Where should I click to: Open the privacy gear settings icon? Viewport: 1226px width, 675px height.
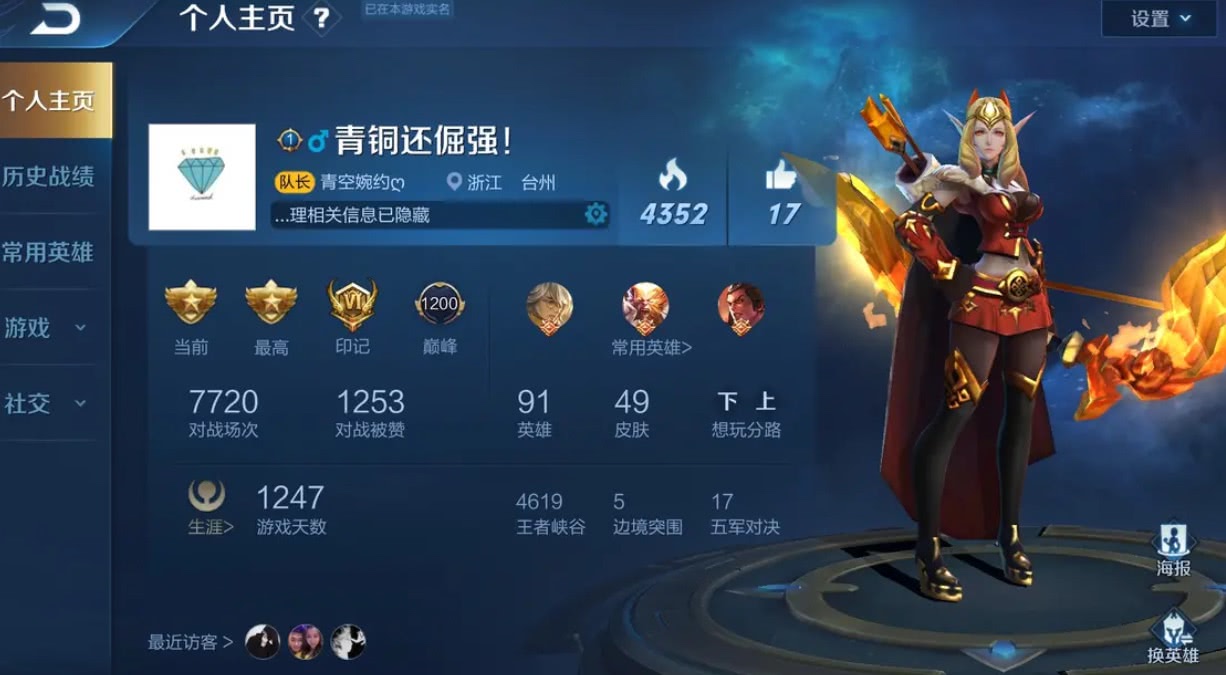[596, 214]
